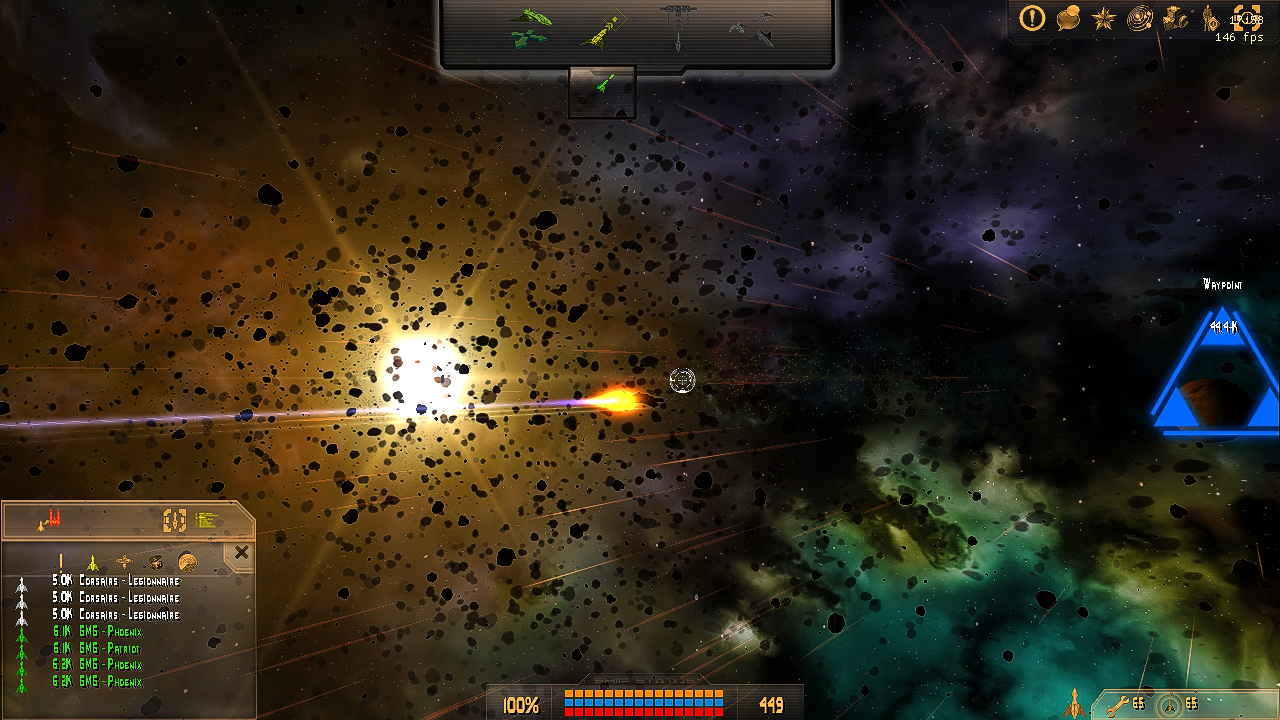
Task: Close the contact list panel
Action: click(241, 552)
